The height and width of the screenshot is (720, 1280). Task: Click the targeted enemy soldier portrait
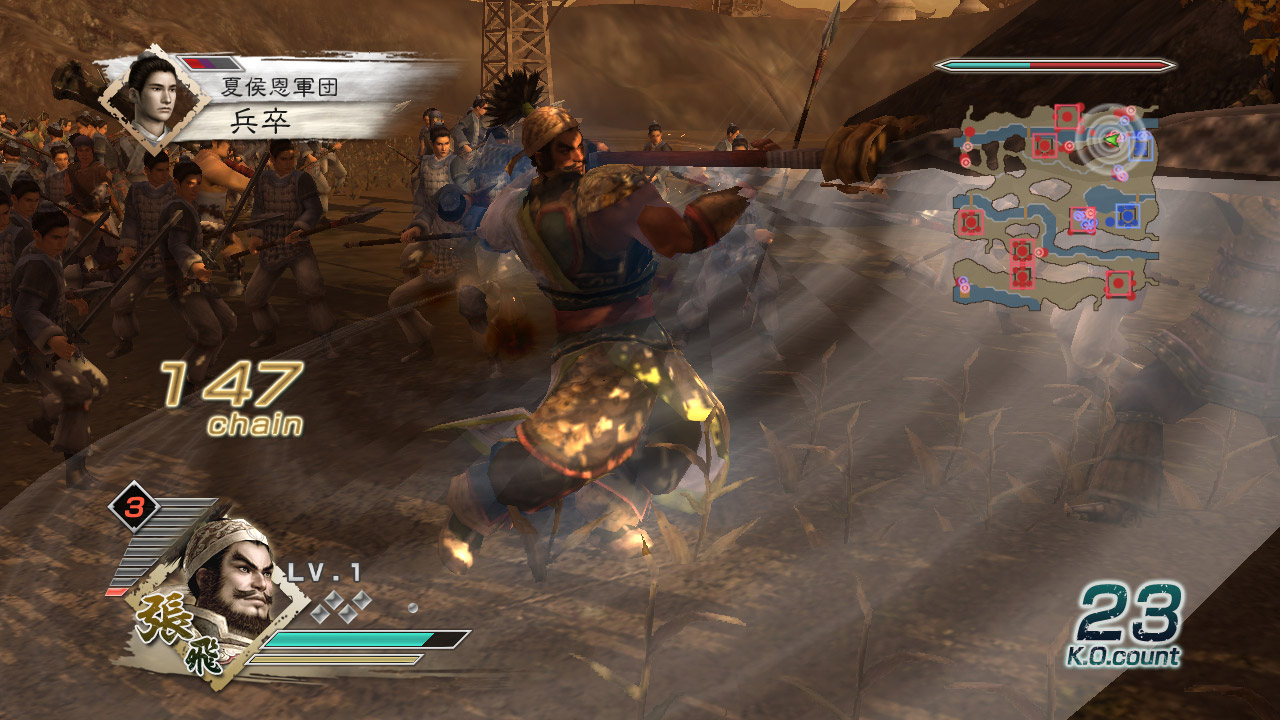(152, 97)
